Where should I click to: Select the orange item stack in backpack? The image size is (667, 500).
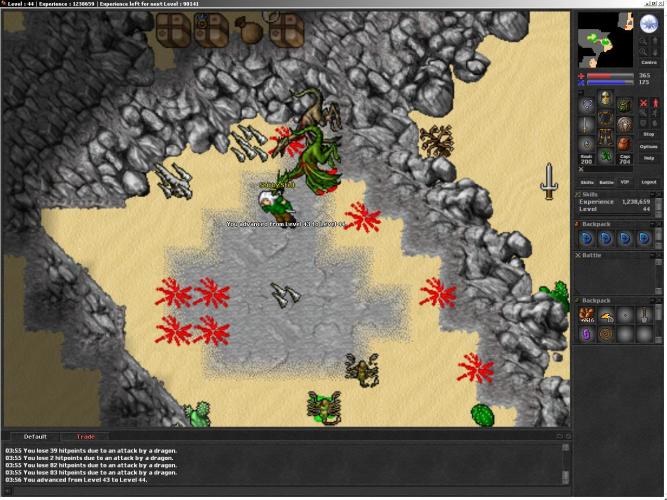(587, 314)
